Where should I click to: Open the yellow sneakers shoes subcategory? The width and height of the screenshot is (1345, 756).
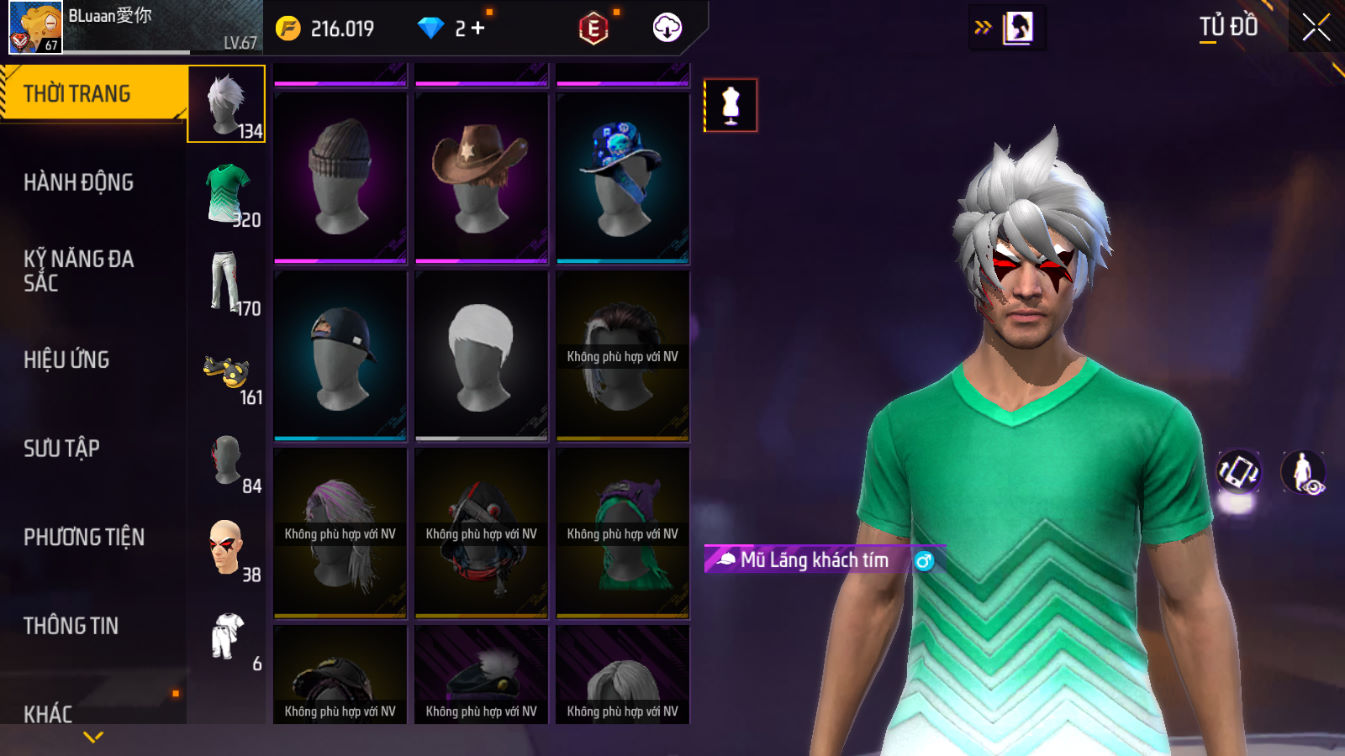coord(227,371)
